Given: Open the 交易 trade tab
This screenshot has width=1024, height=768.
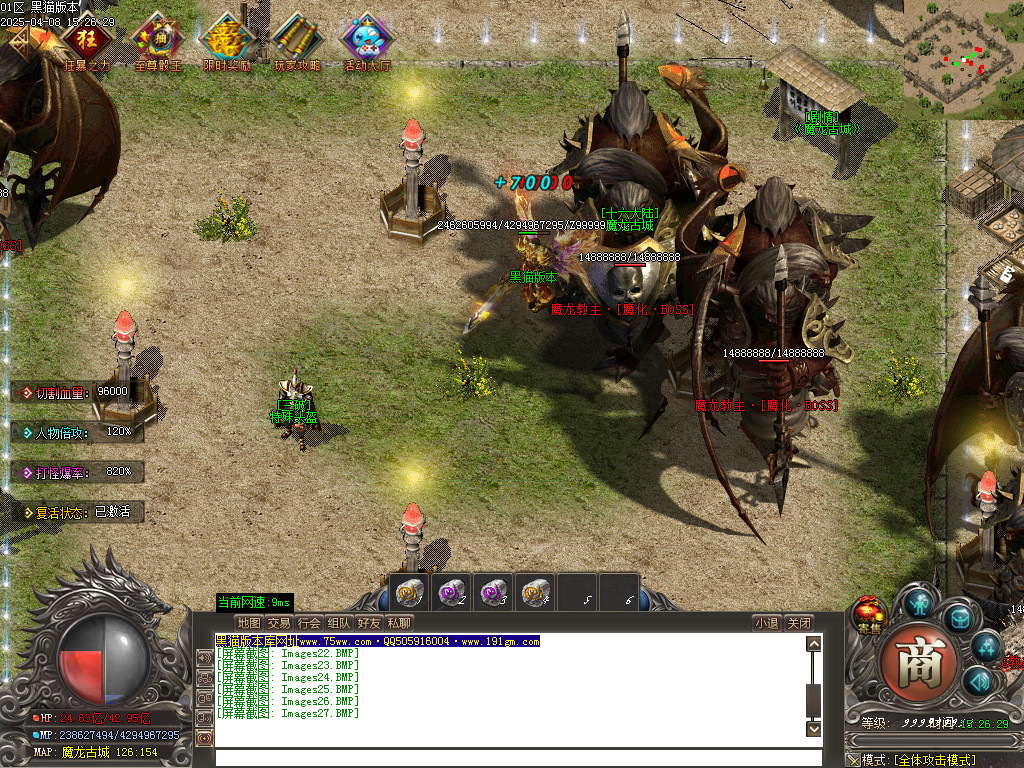Looking at the screenshot, I should 279,623.
